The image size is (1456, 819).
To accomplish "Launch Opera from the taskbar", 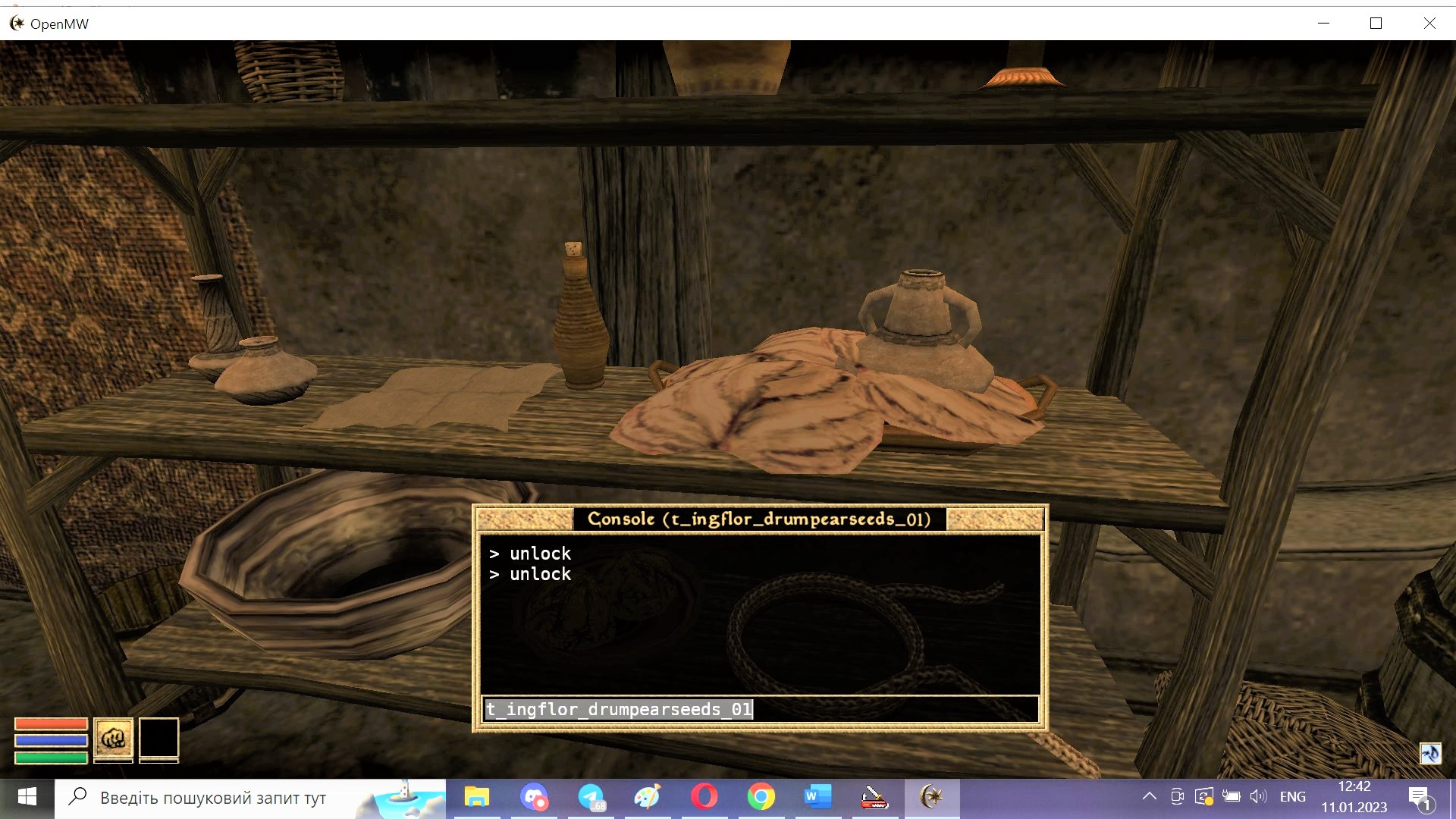I will click(x=705, y=797).
